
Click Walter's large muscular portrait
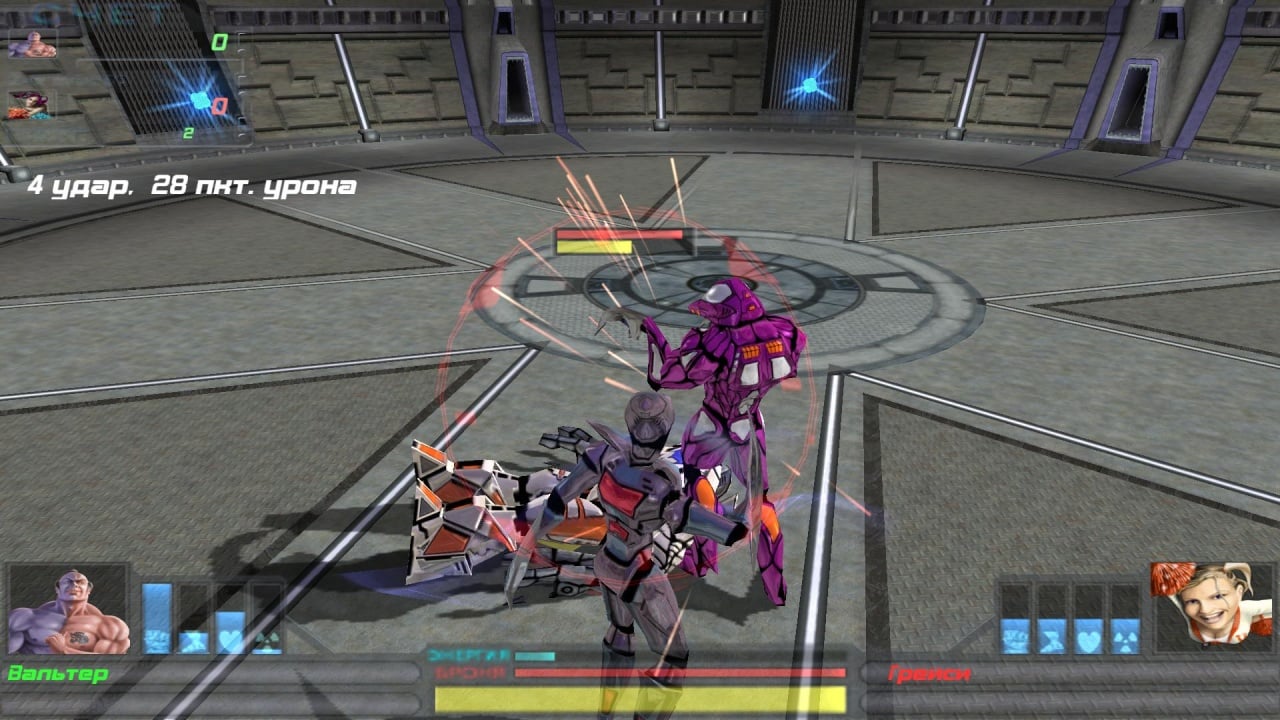coord(68,610)
